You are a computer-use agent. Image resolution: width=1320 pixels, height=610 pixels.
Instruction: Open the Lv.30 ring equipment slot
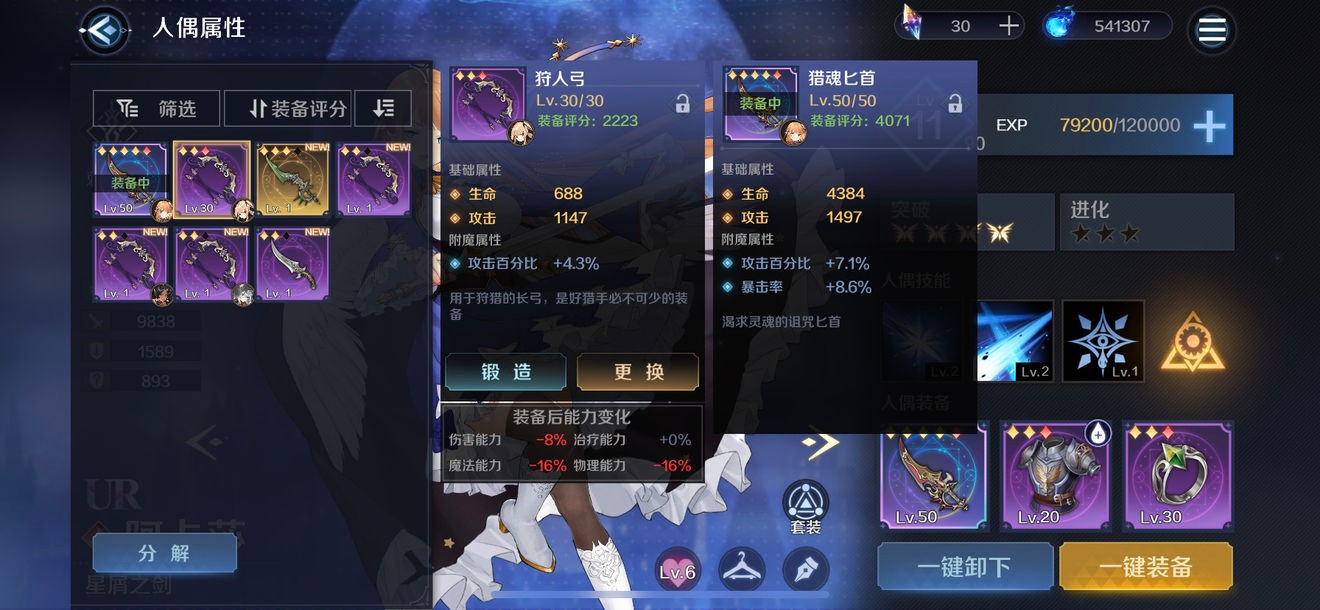(1177, 475)
